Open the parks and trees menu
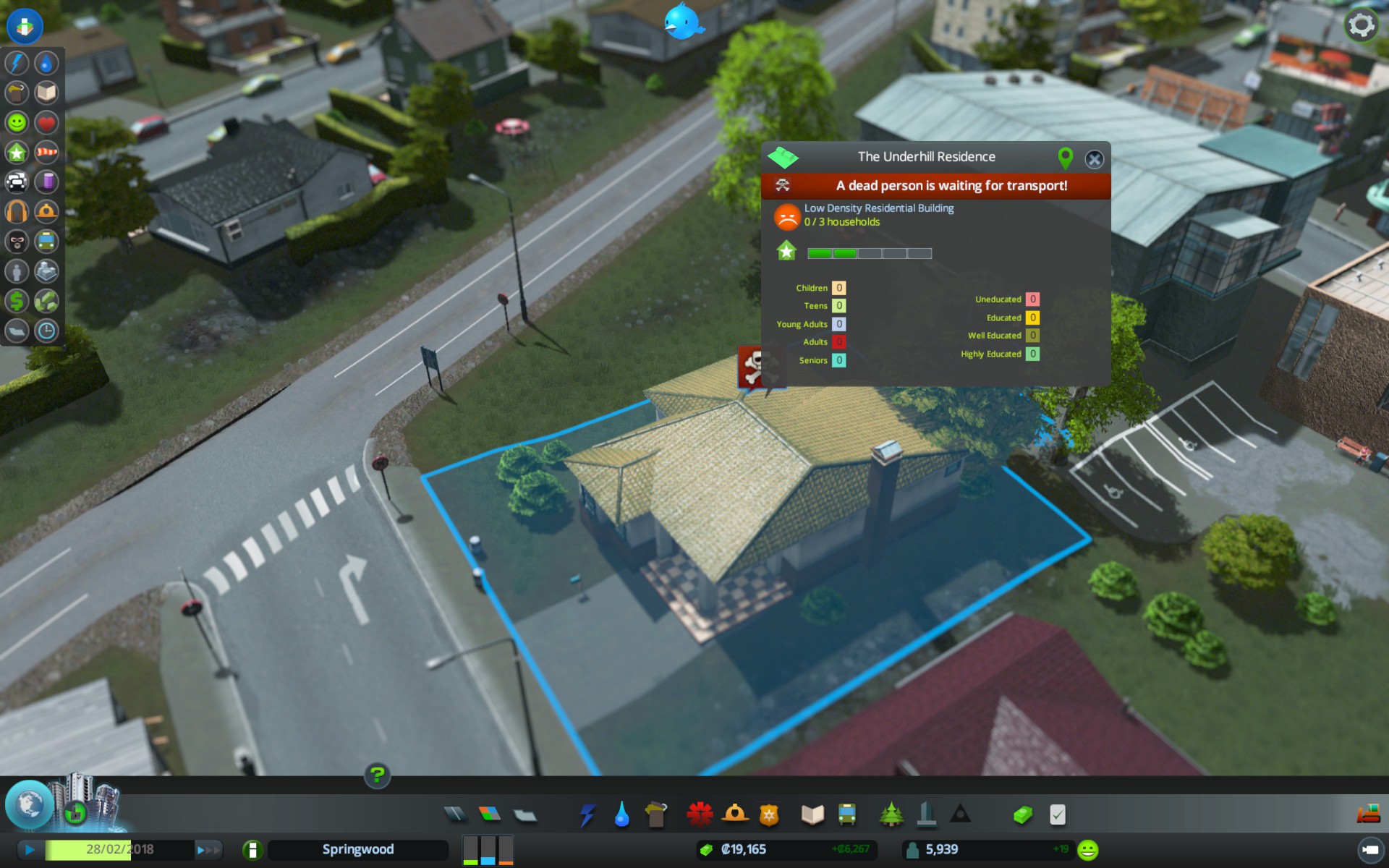The width and height of the screenshot is (1389, 868). click(891, 814)
